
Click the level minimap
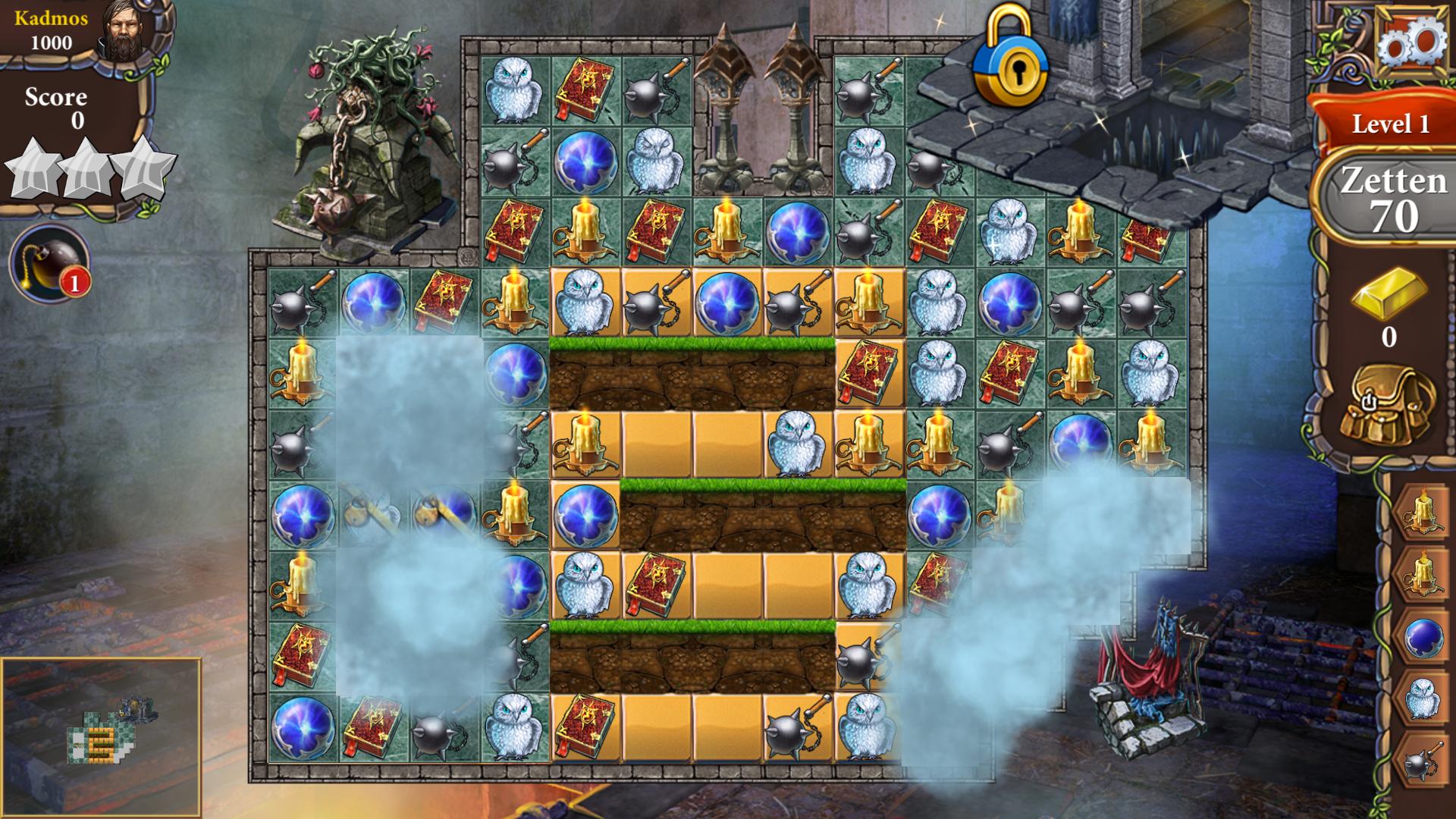[x=102, y=737]
